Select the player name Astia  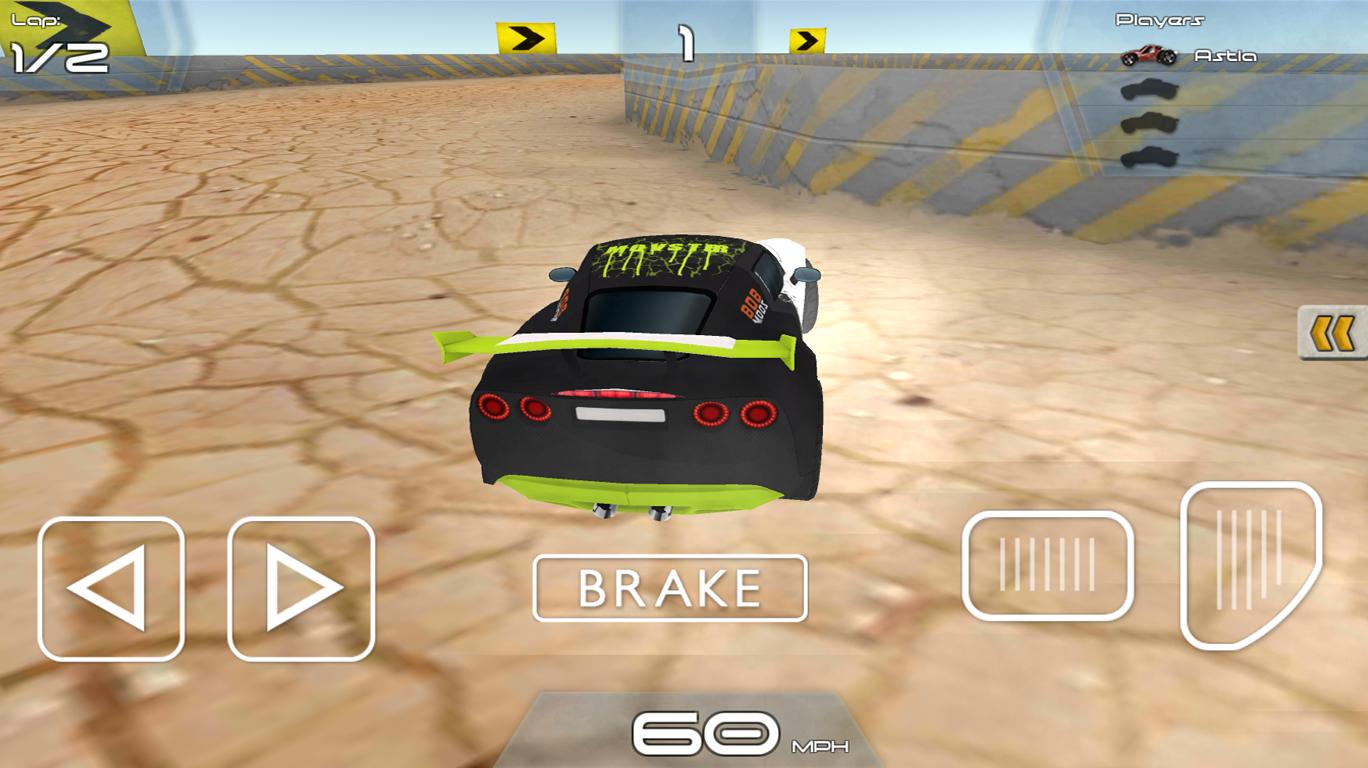1225,56
